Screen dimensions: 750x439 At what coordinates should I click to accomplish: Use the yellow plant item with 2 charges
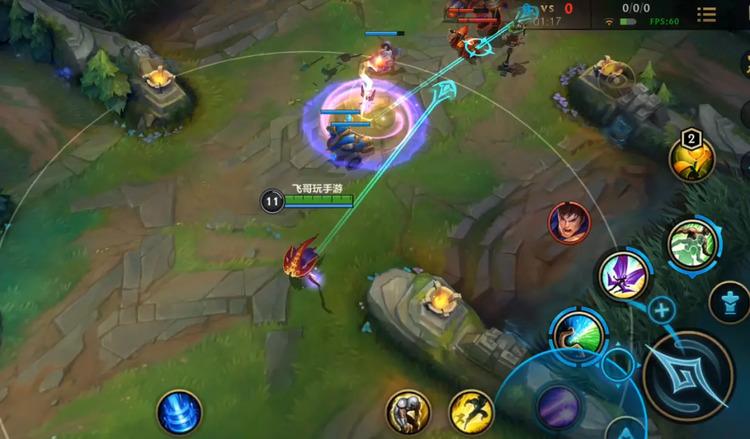(691, 160)
